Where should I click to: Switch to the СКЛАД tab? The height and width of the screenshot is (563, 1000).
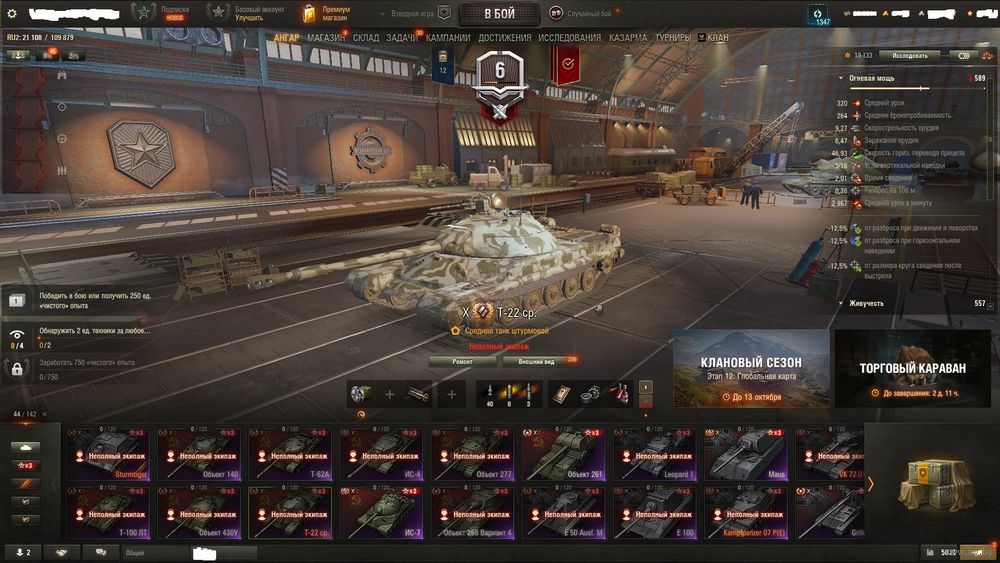click(366, 38)
